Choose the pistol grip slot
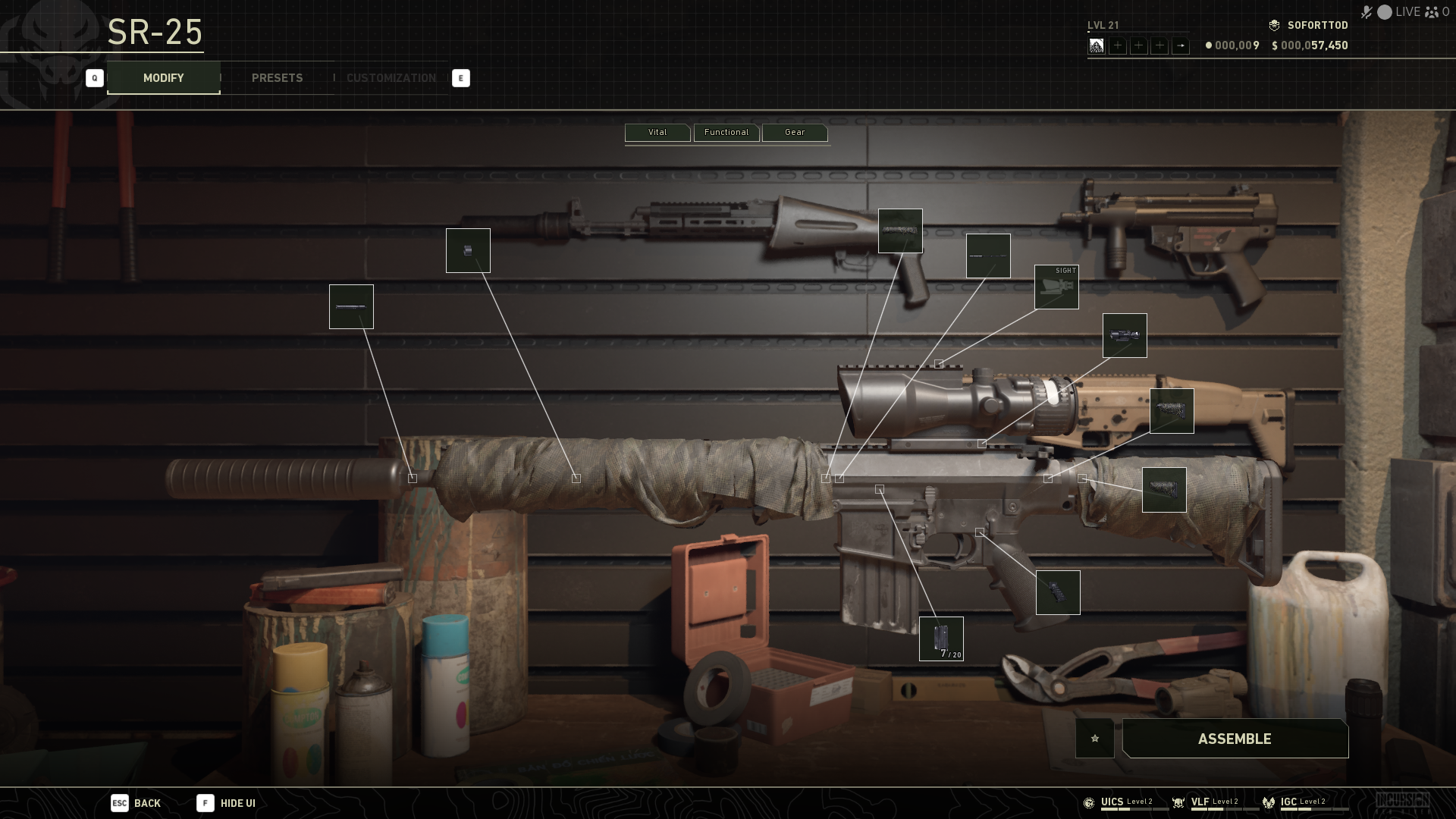Image resolution: width=1456 pixels, height=819 pixels. pyautogui.click(x=1058, y=592)
